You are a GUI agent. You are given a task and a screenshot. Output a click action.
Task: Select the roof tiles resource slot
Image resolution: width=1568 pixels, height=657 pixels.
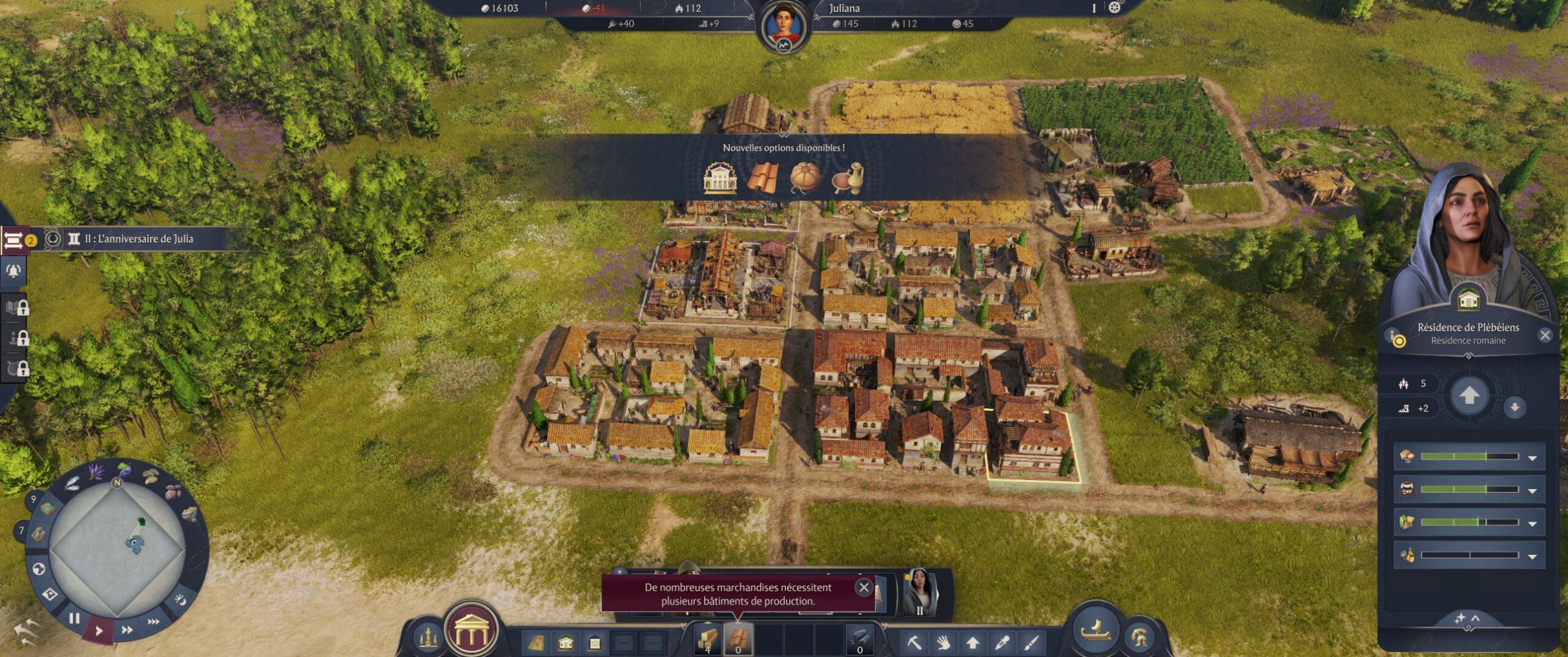[738, 639]
